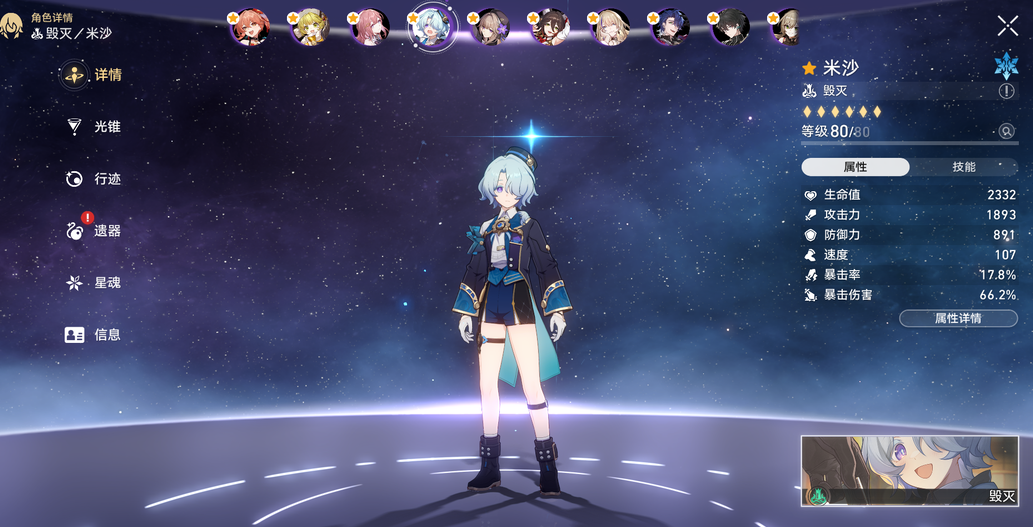Open the 属性详情 detailed stats button
Viewport: 1033px width, 527px height.
coord(958,318)
